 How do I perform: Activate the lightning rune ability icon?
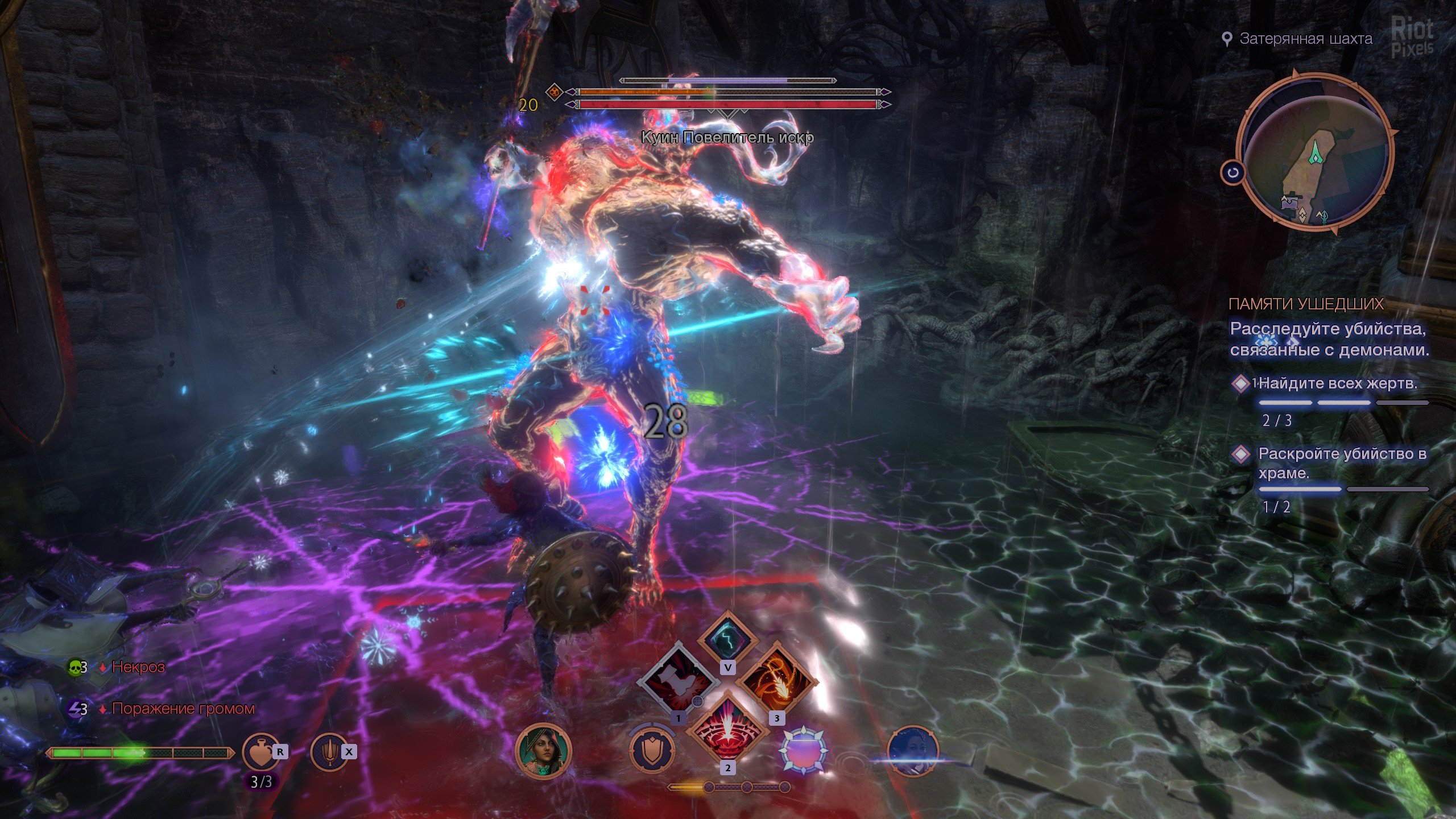coord(727,638)
